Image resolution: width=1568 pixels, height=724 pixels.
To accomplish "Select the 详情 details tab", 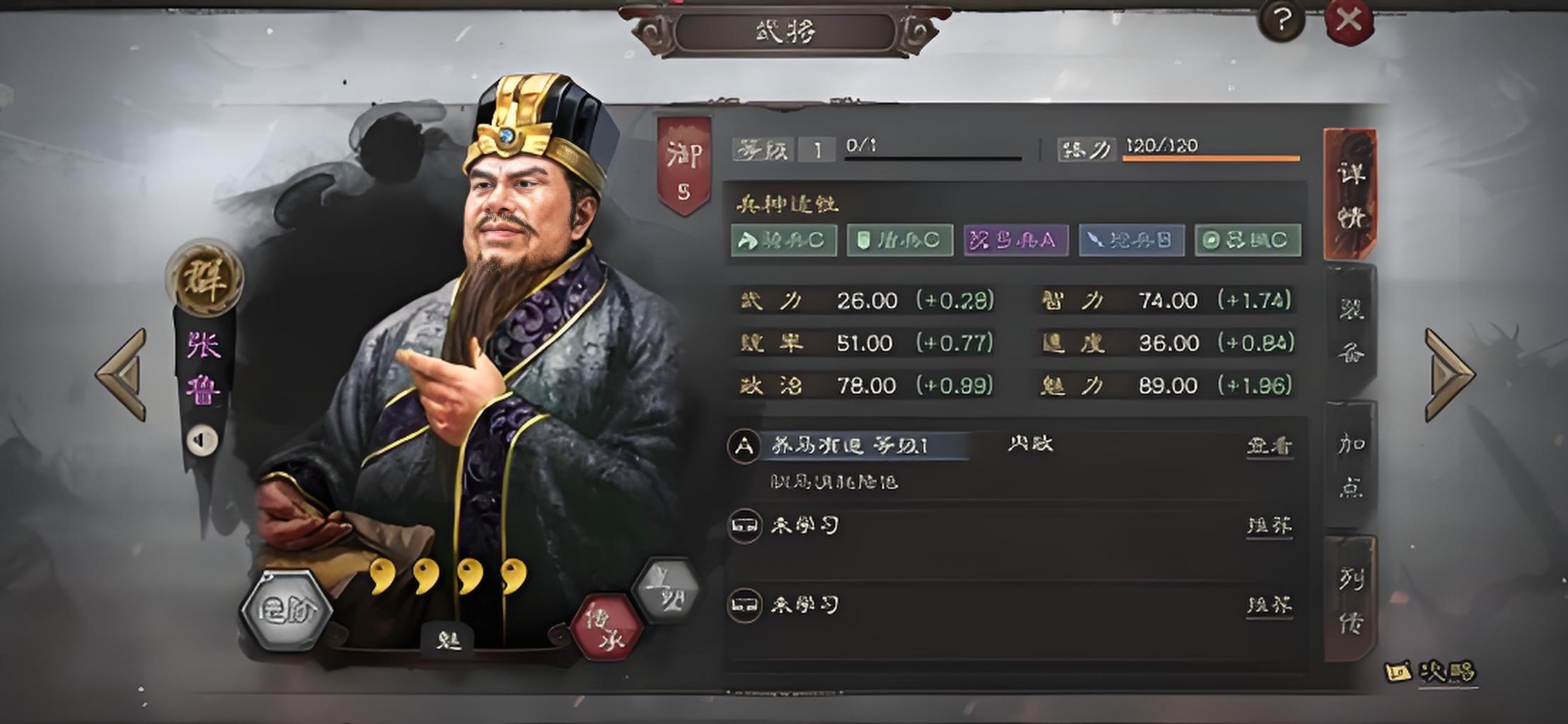I will (1350, 194).
